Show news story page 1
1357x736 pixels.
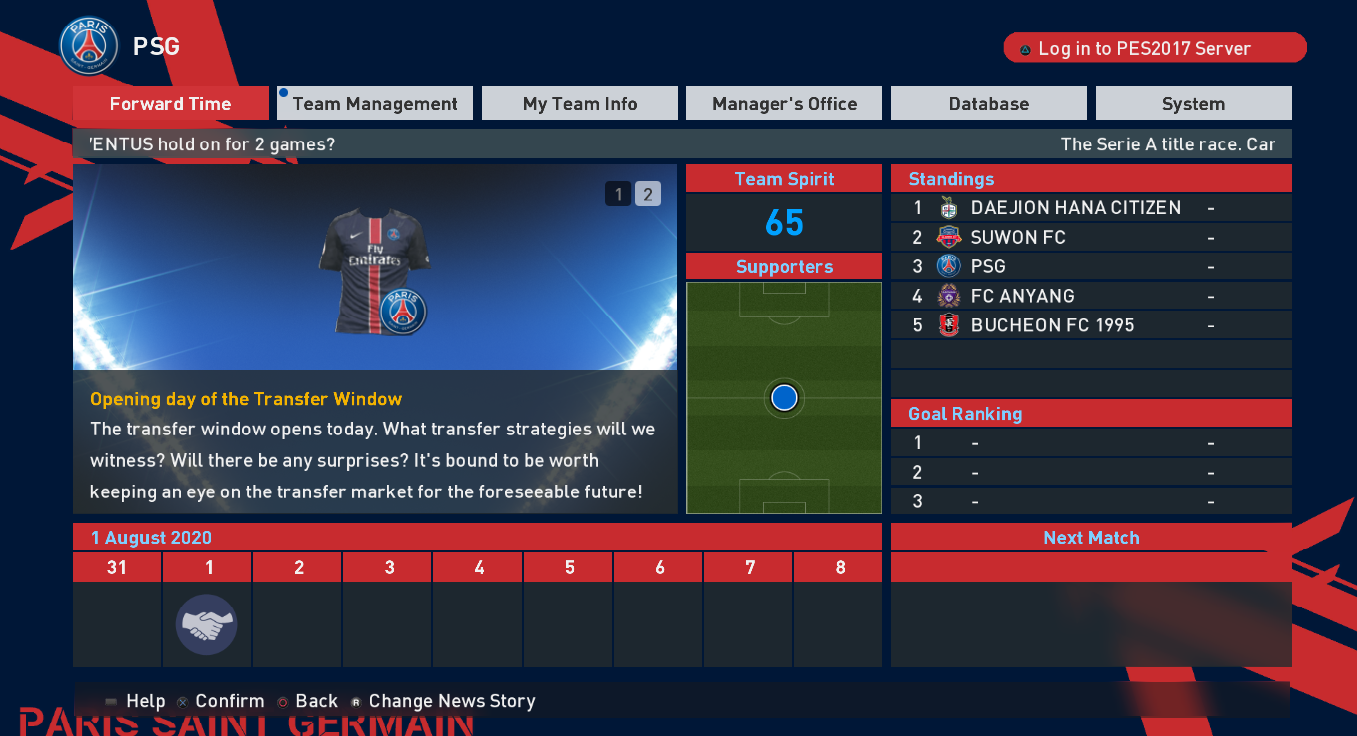point(618,194)
